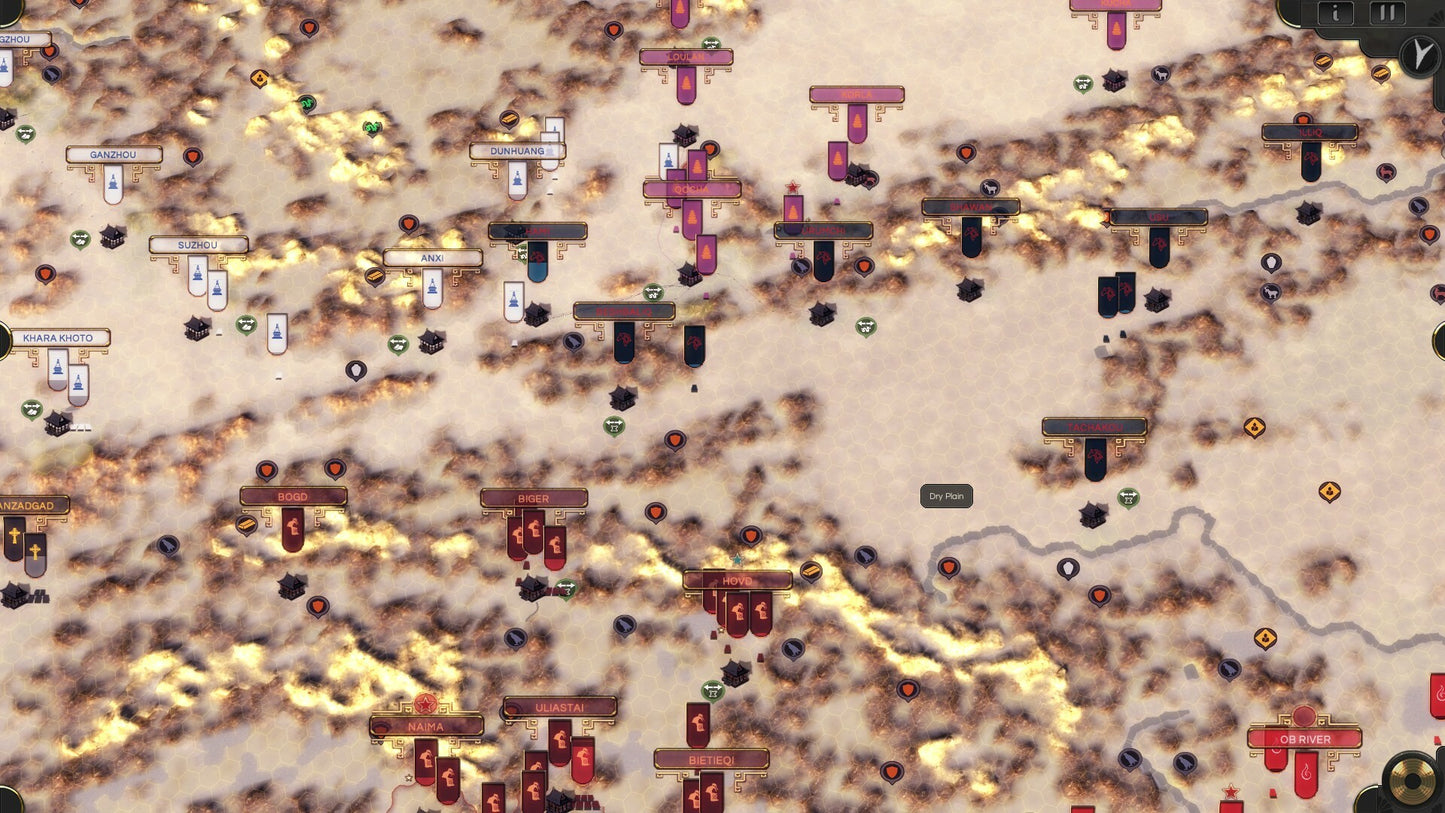Screen dimensions: 1445x813
Task: Click the red star marker above Urumchi
Action: [x=792, y=185]
